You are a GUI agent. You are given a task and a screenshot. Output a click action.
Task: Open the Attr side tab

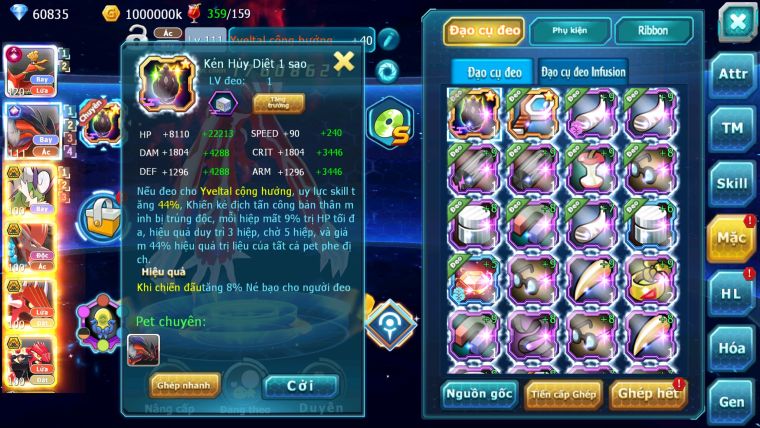(733, 74)
